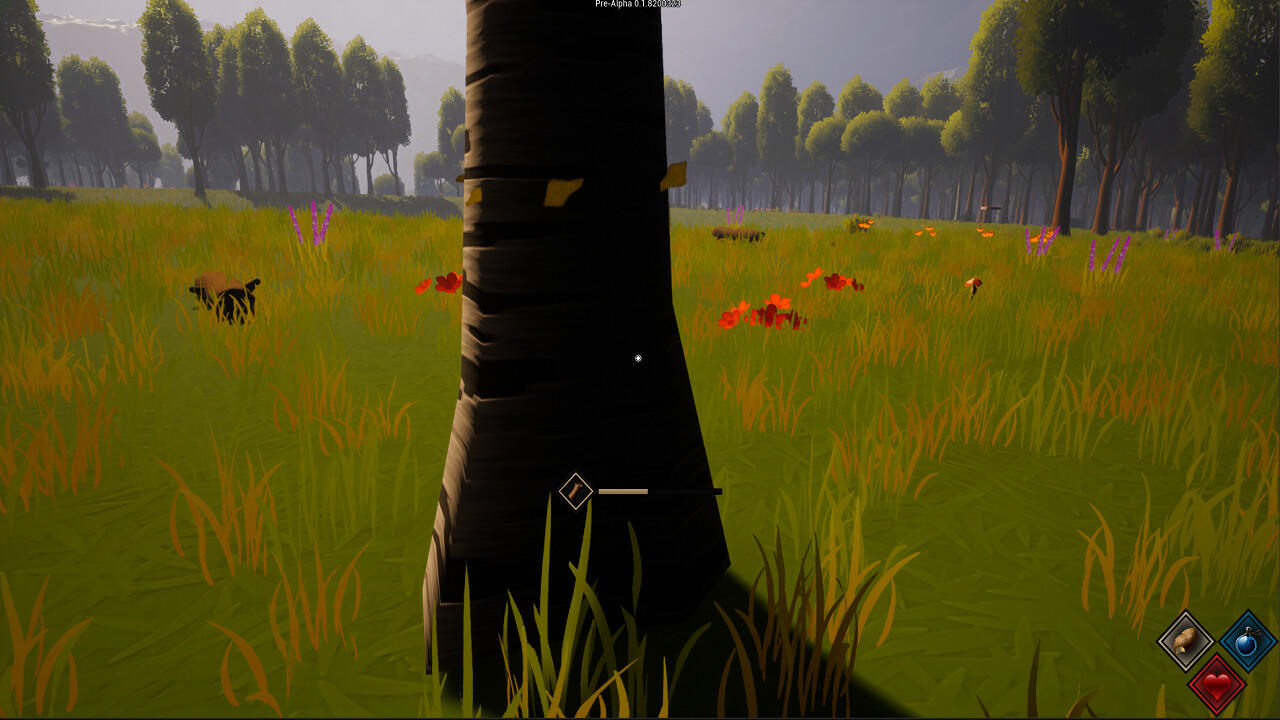Click the Pre-Alpha version text

tap(636, 5)
